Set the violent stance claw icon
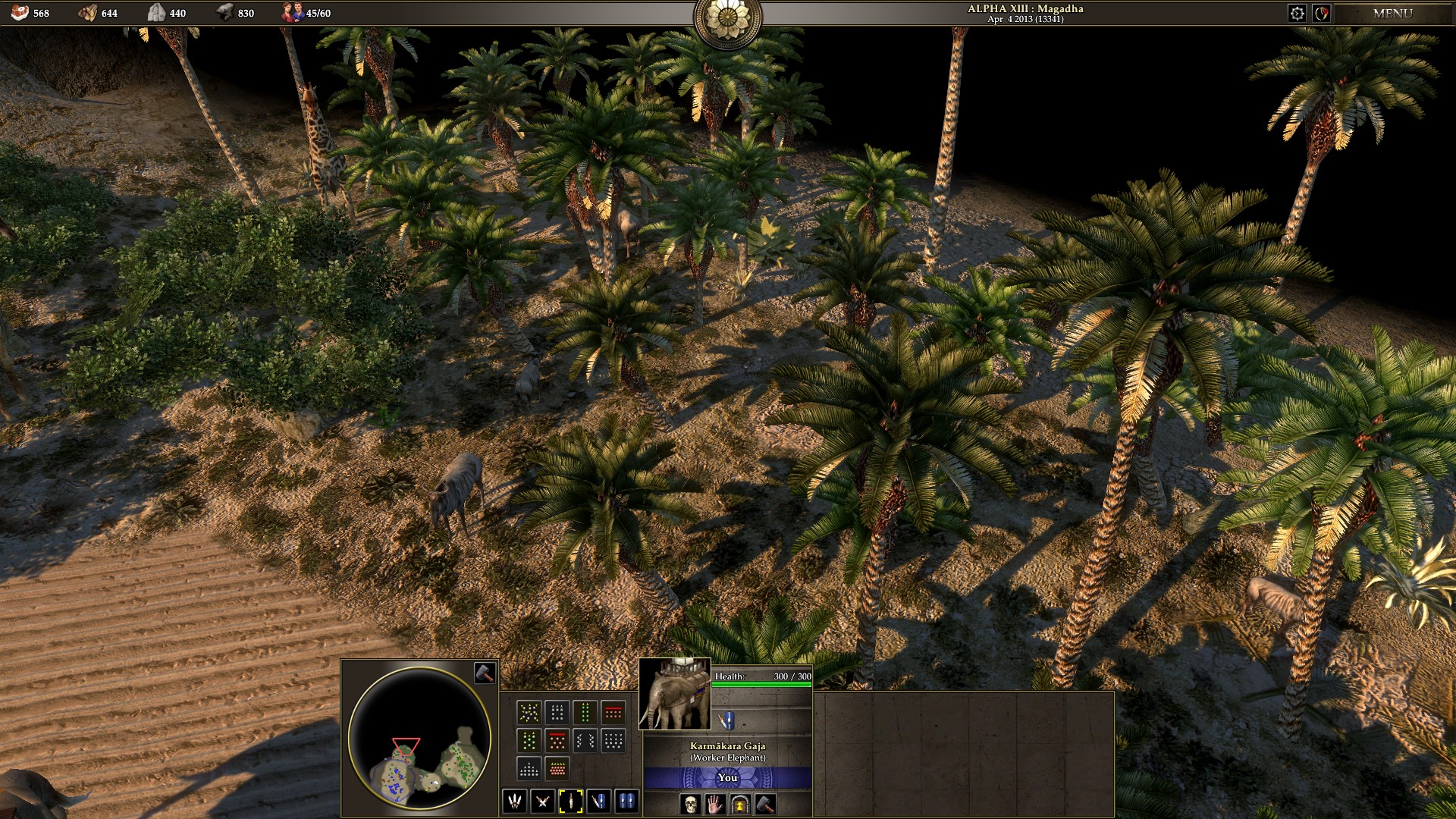Viewport: 1456px width, 819px height. [514, 801]
